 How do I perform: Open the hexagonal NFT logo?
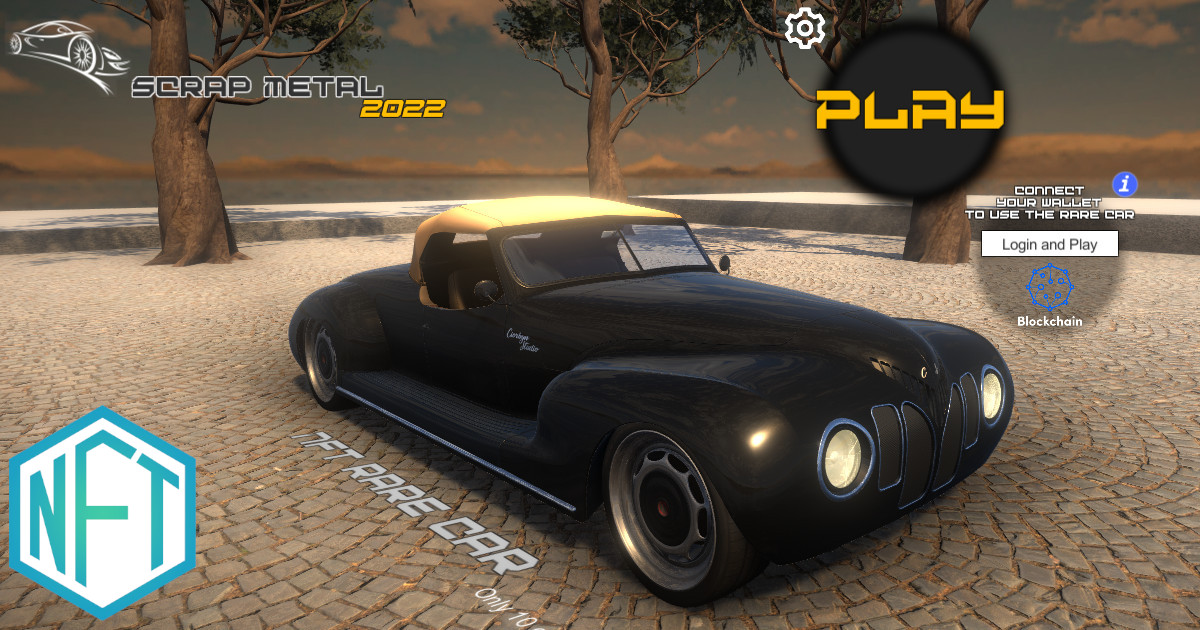[x=103, y=512]
